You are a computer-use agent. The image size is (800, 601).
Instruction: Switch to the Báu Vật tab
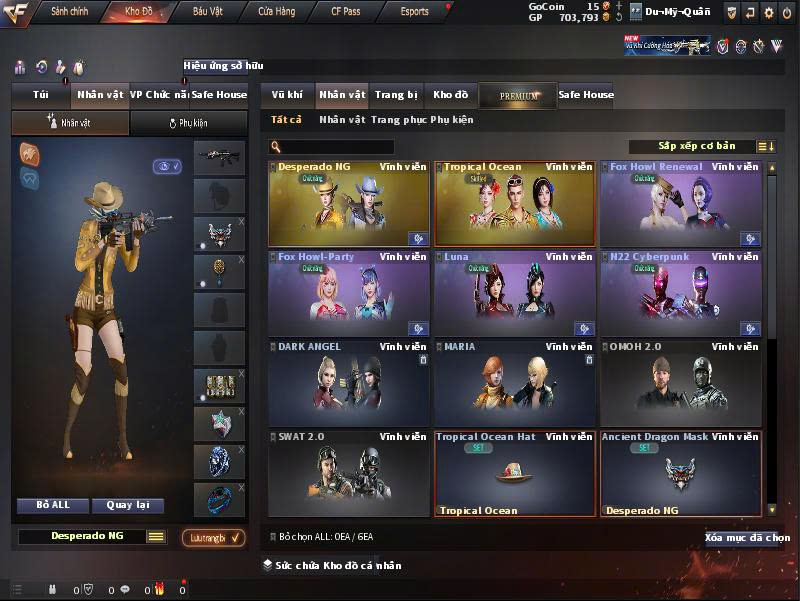point(207,12)
